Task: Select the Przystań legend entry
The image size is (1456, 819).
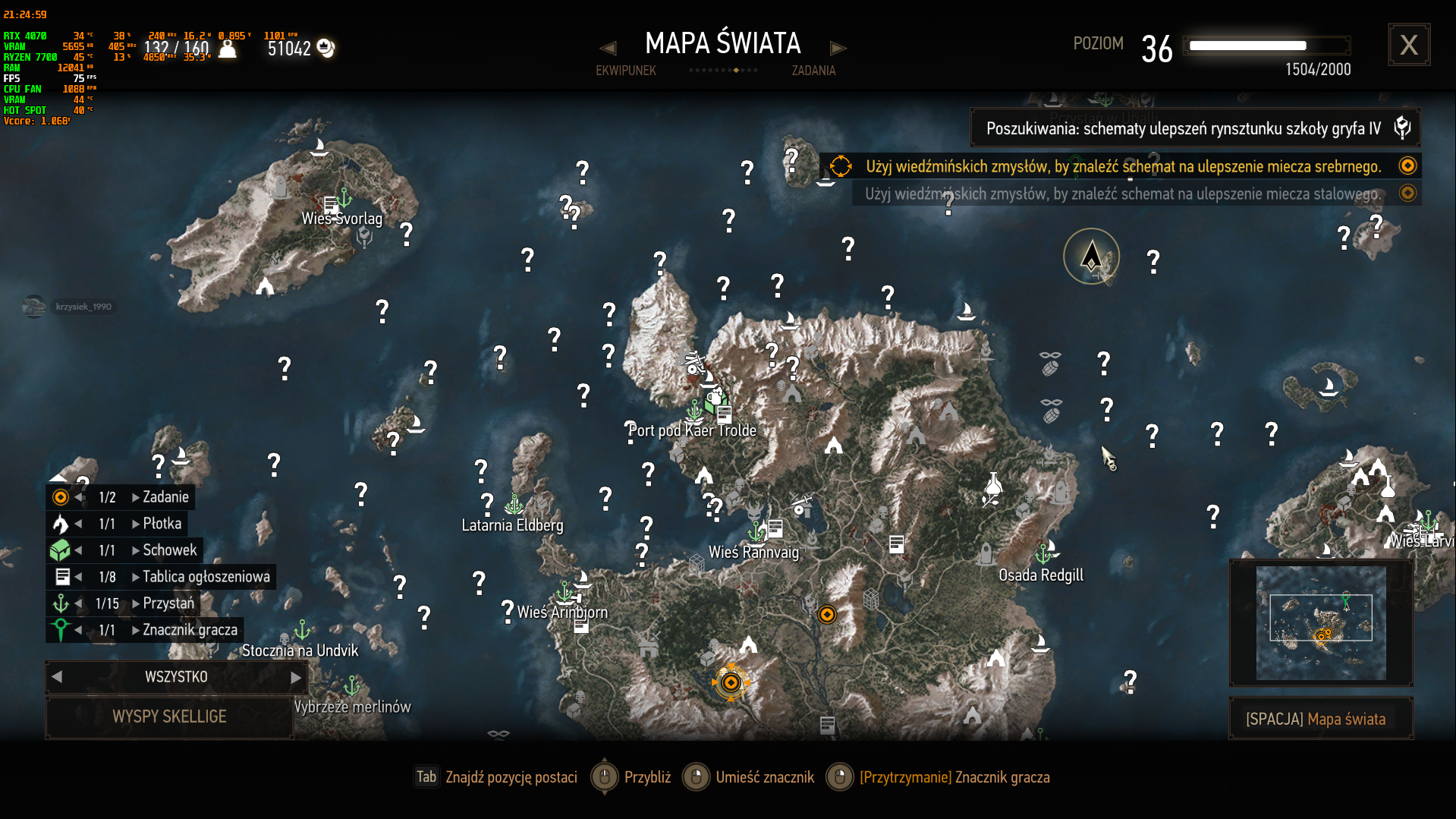Action: click(x=168, y=603)
